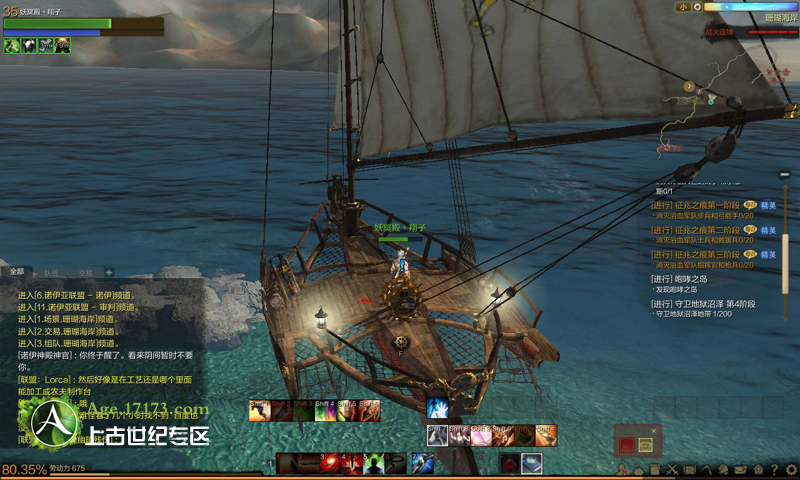Click the red square icon in the popup
Image resolution: width=800 pixels, height=480 pixels.
pos(628,443)
